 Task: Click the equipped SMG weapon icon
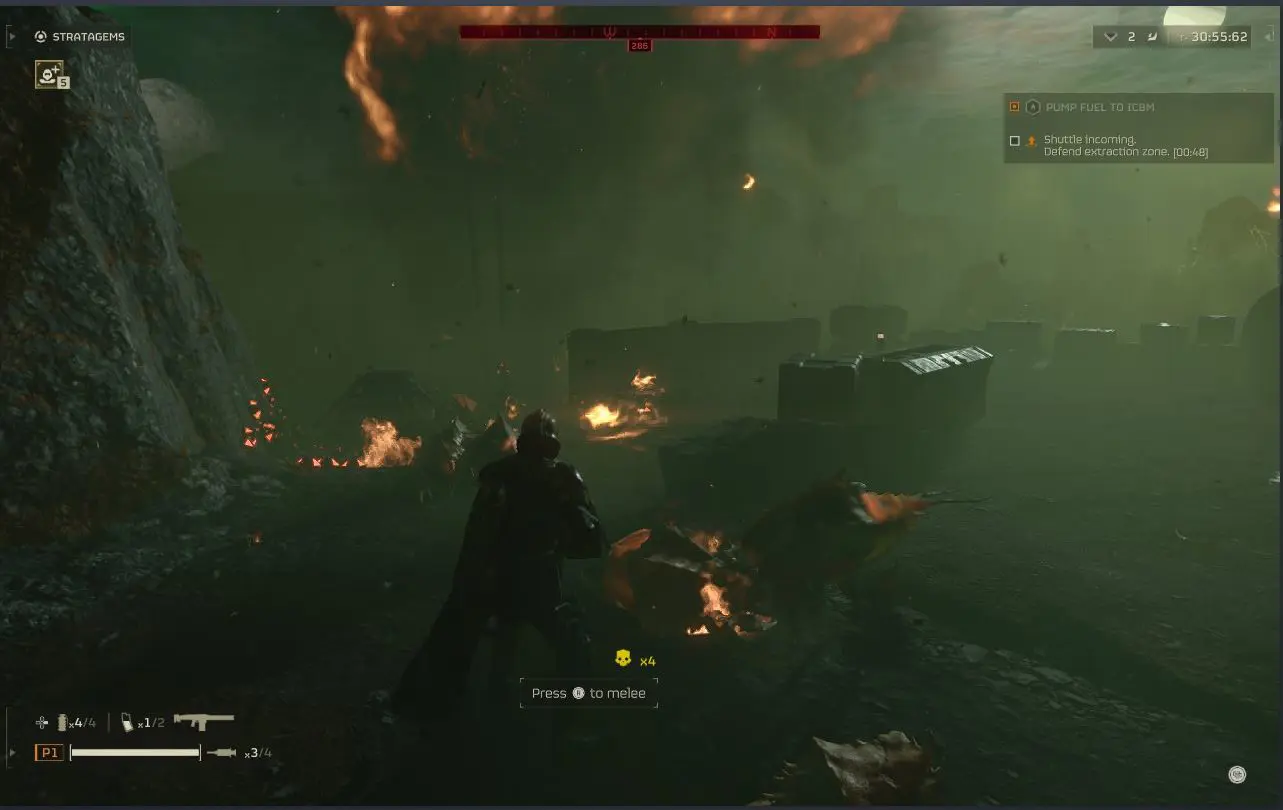[x=205, y=720]
